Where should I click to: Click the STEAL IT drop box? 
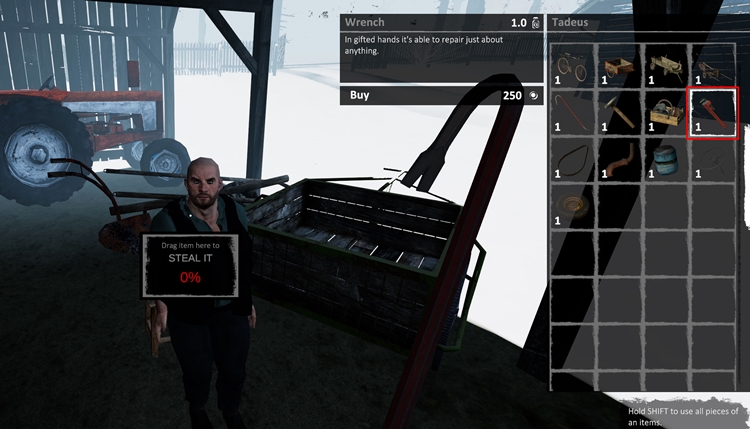coord(190,266)
